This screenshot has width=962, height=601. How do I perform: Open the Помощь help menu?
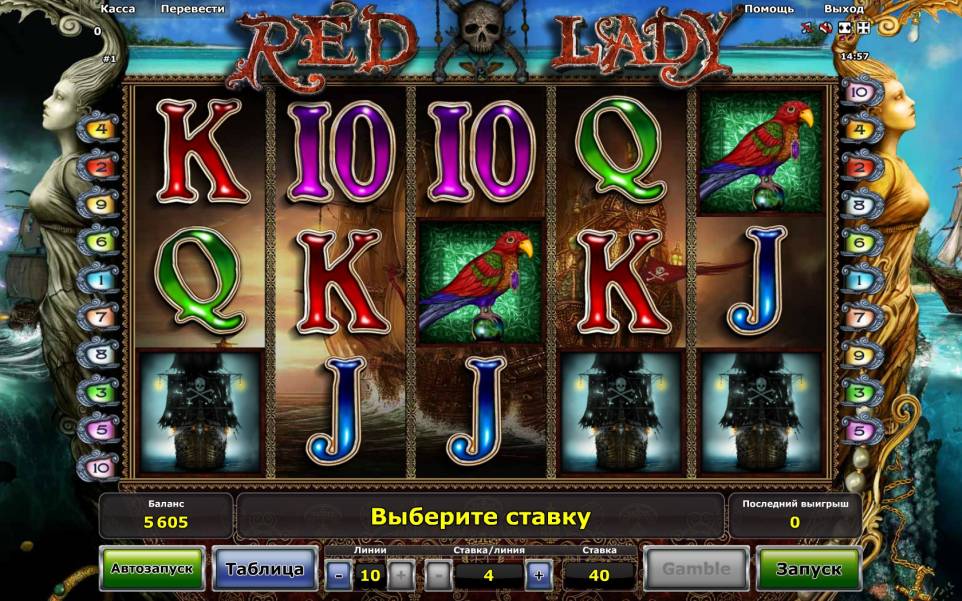click(x=769, y=8)
